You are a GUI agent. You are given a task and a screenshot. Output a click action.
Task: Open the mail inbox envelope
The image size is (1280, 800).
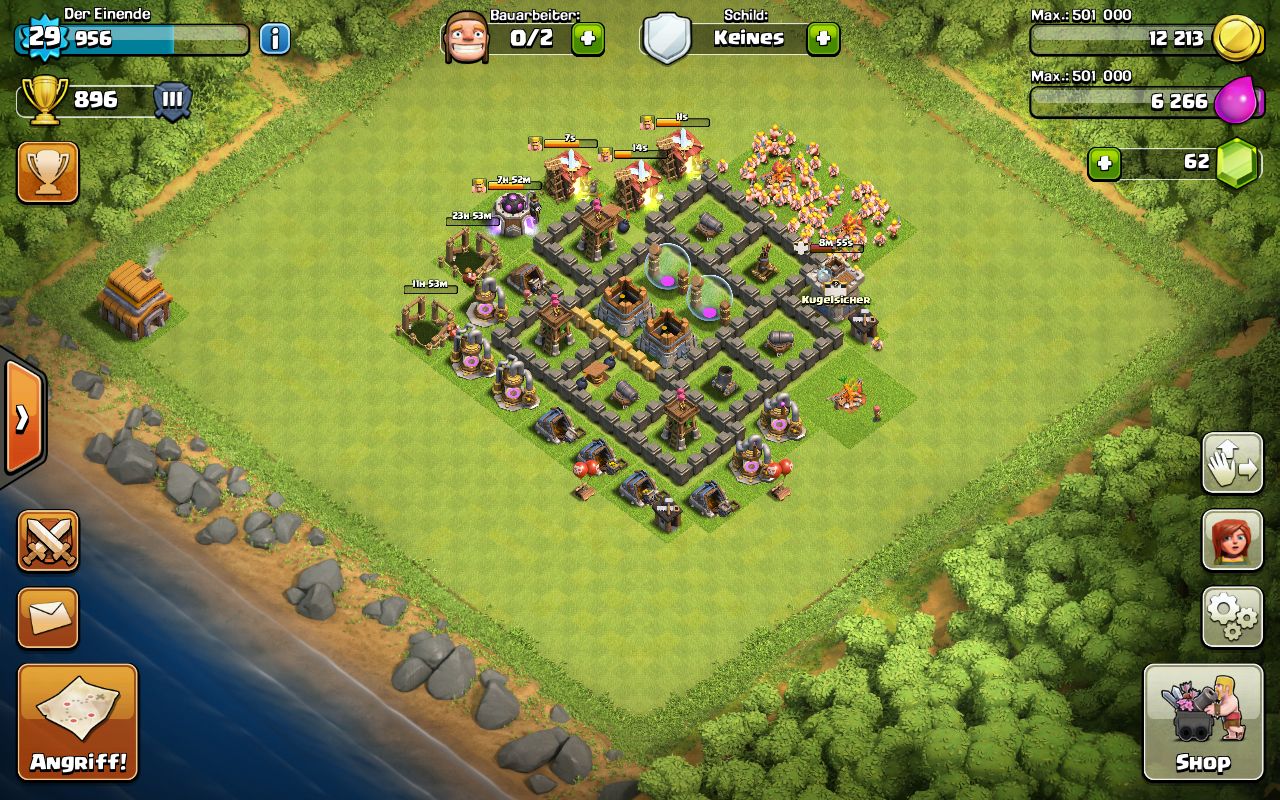pyautogui.click(x=48, y=617)
